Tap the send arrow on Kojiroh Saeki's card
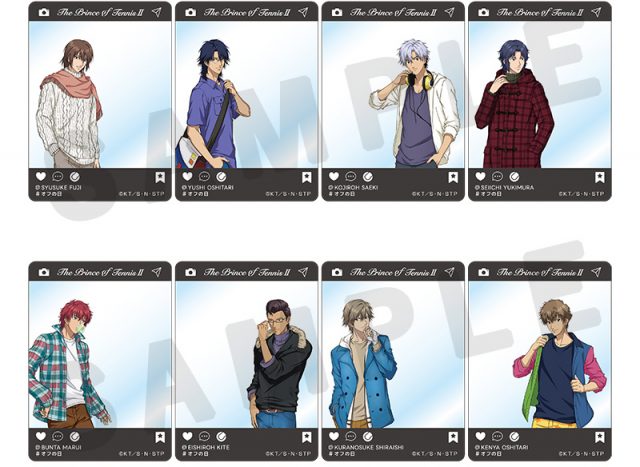Image resolution: width=640 pixels, height=467 pixels. pyautogui.click(x=450, y=12)
